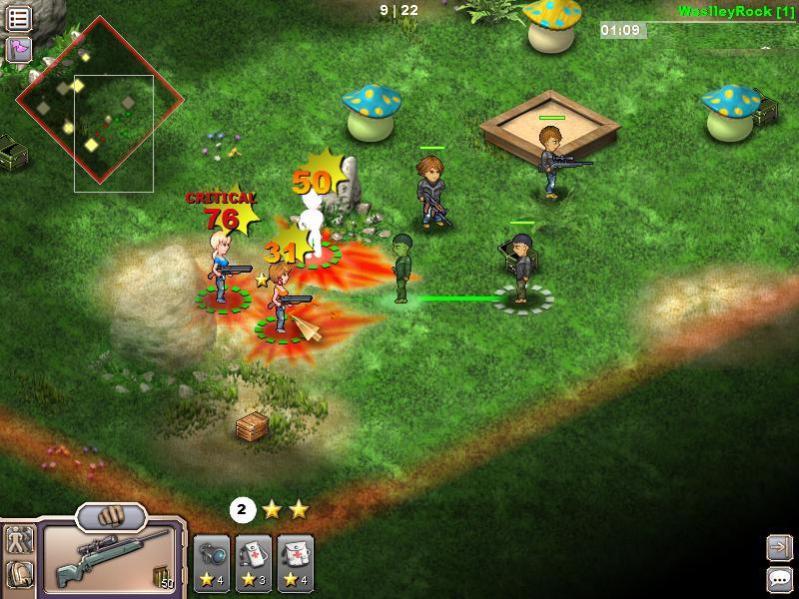The image size is (799, 599).
Task: Switch to the fist melee attack
Action: 111,517
